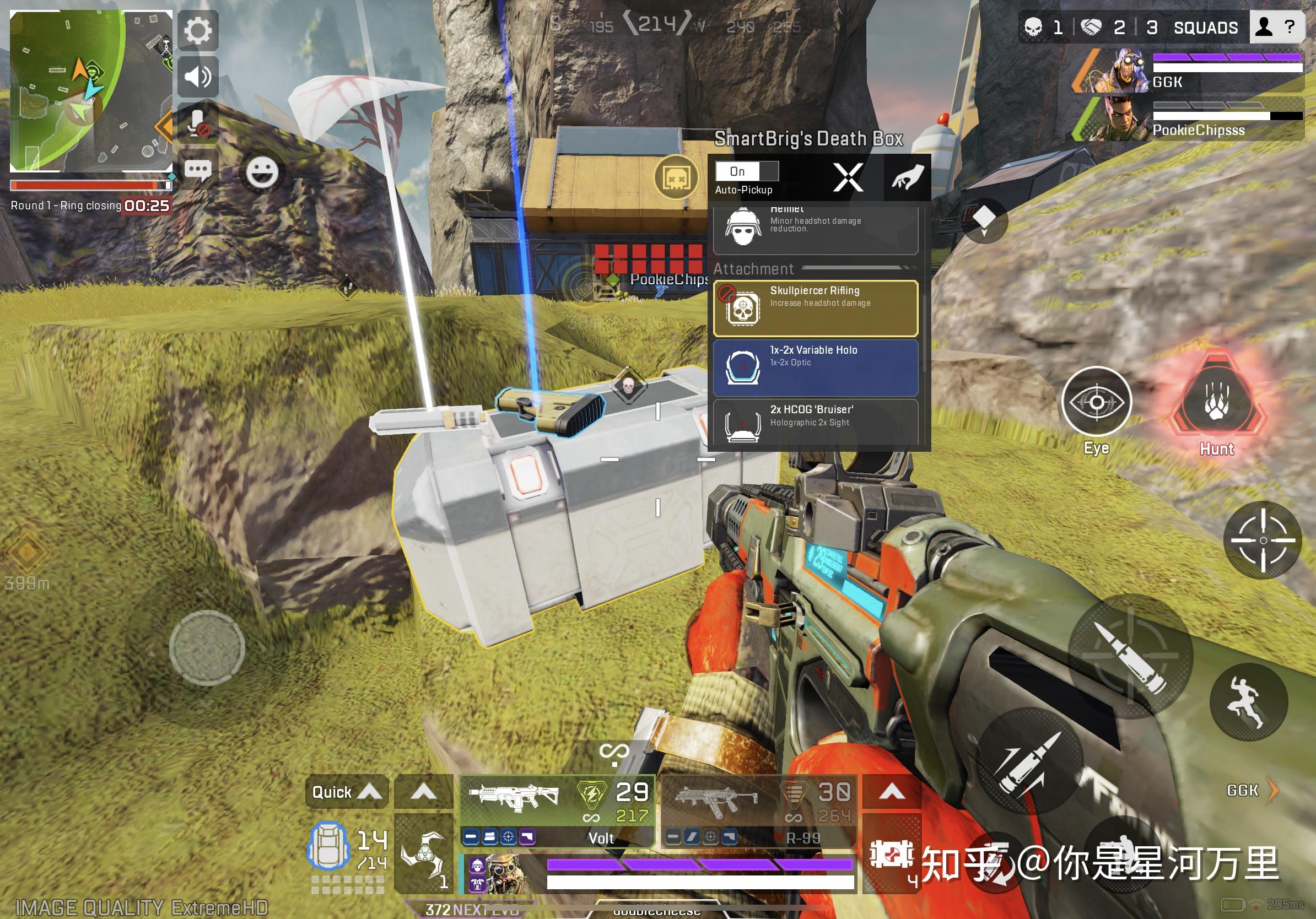
Task: Activate the Eye tactical ability
Action: coord(1096,402)
